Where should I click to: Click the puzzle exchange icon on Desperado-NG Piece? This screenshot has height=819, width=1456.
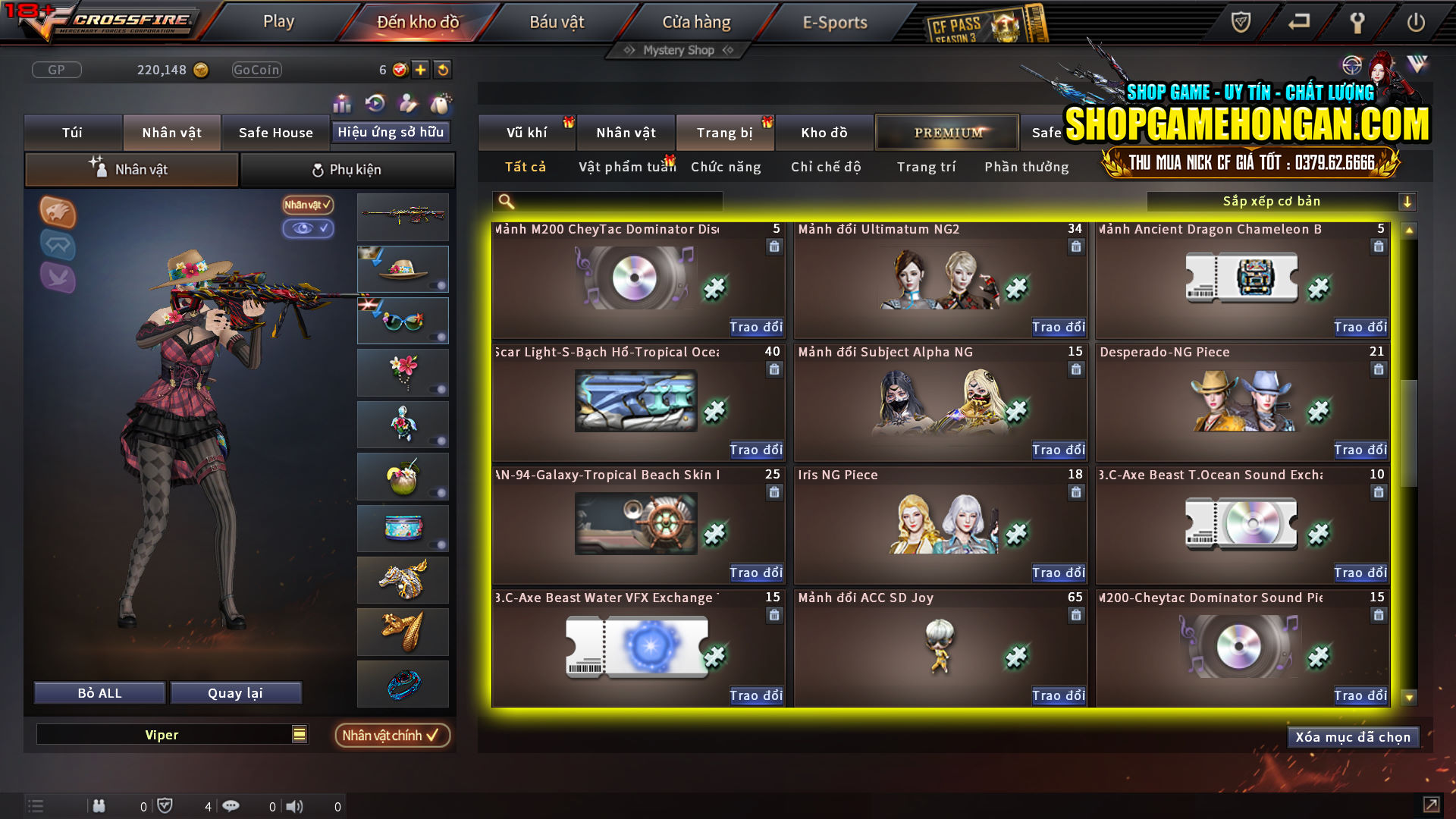click(x=1319, y=410)
